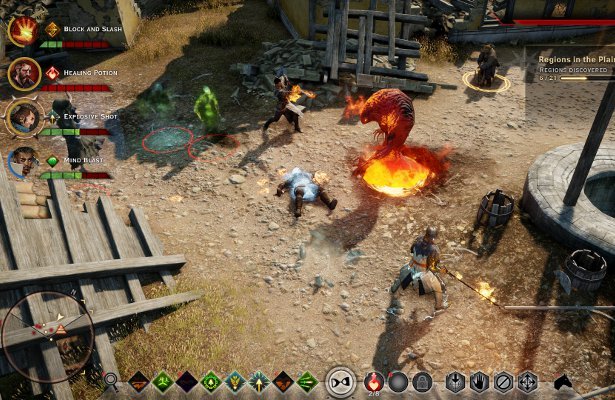
Task: Choose the spiked-frame portrait with Explosive Shot
Action: [24, 117]
